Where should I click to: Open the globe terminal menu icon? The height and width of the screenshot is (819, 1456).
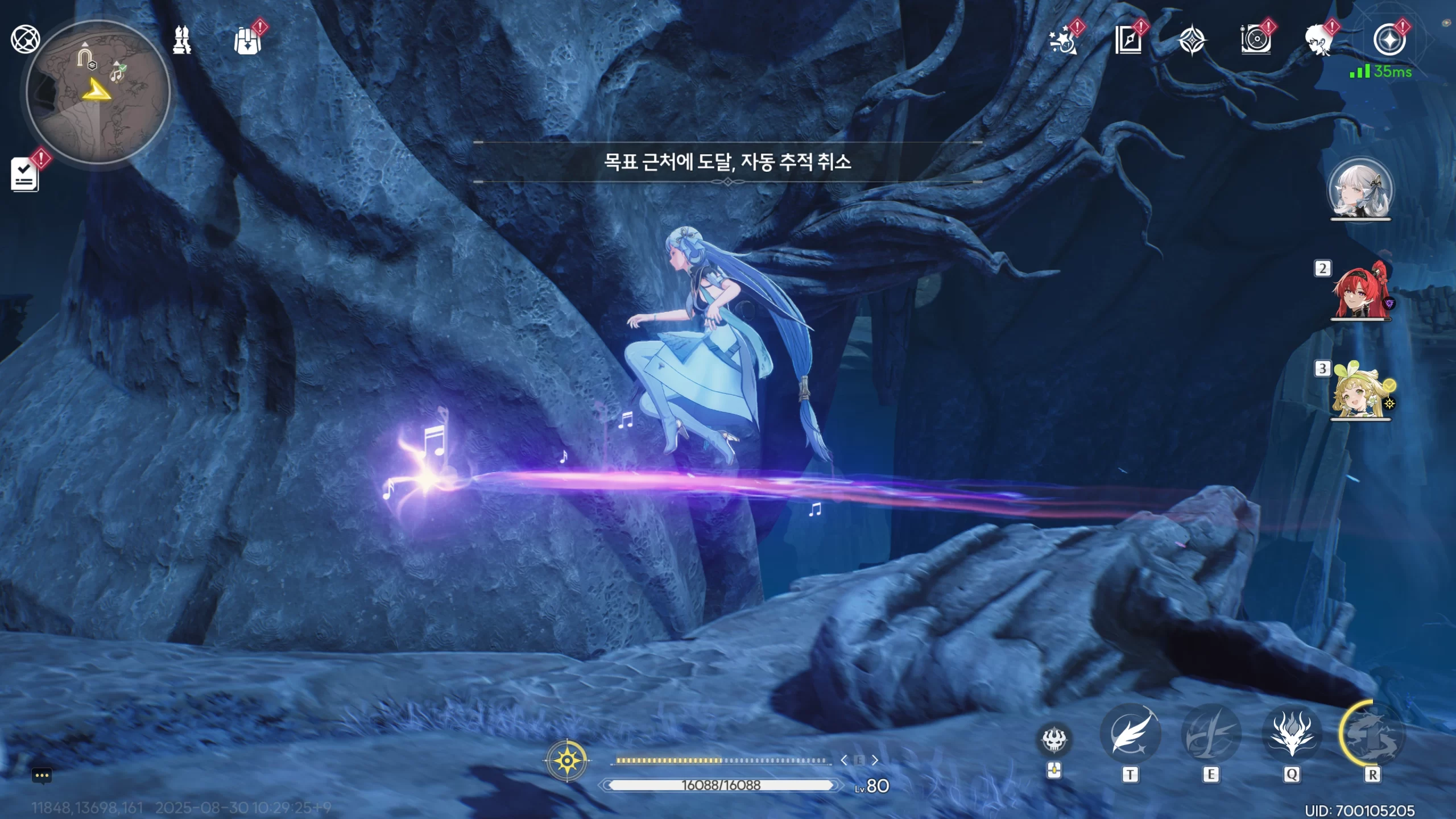click(25, 39)
